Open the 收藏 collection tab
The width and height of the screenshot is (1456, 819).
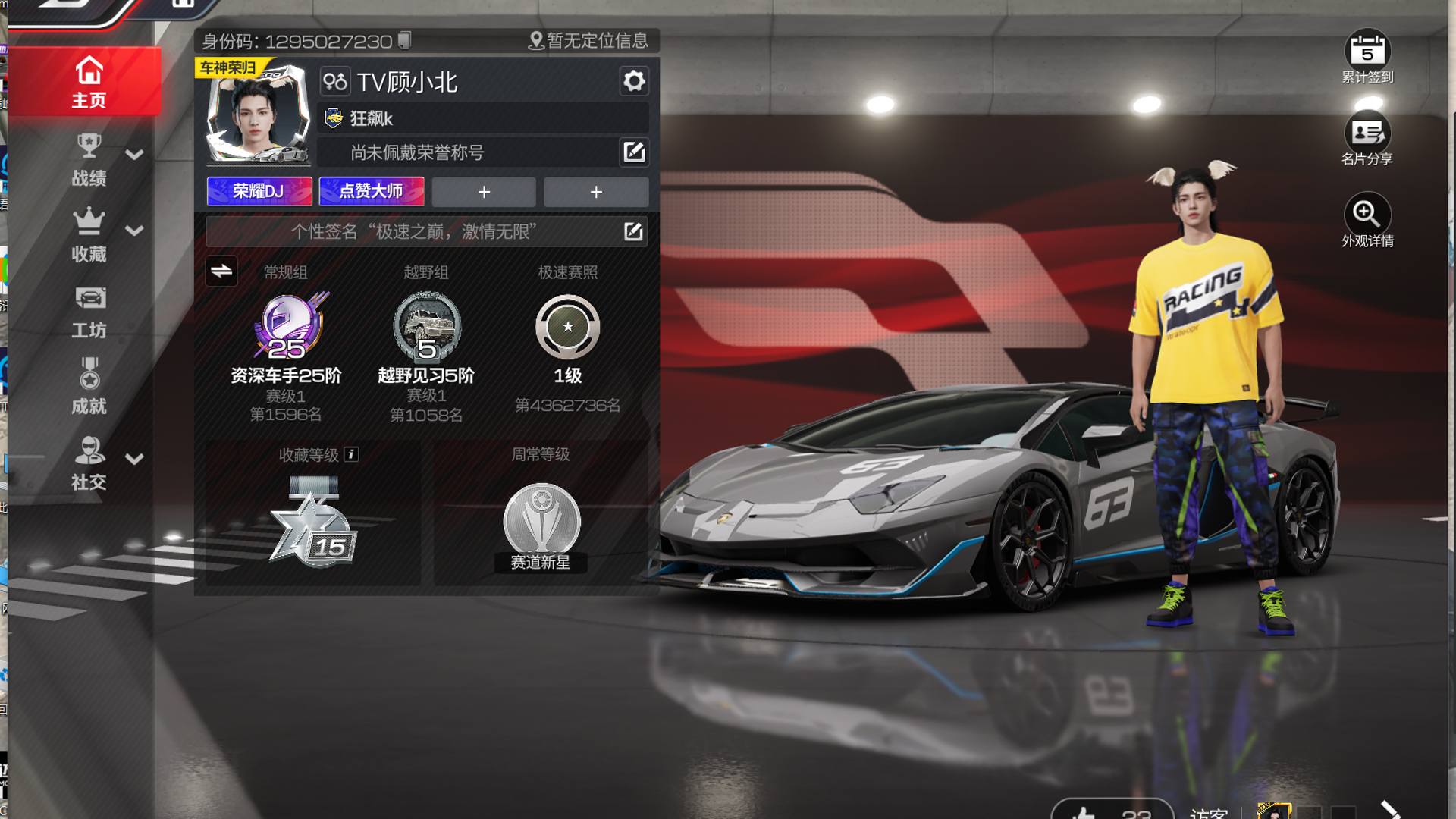pos(89,235)
